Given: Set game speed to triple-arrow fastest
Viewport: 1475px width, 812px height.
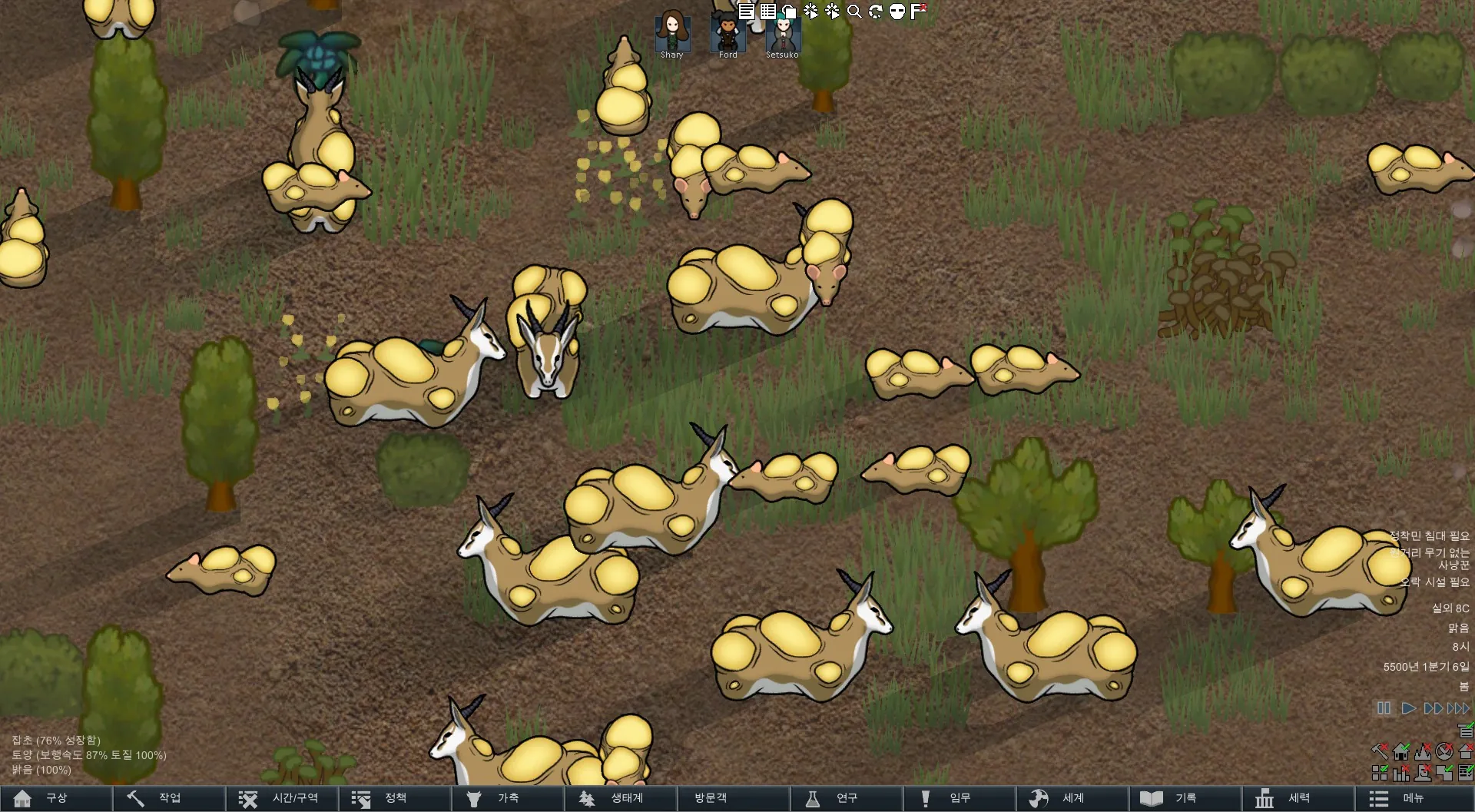Looking at the screenshot, I should click(1458, 708).
